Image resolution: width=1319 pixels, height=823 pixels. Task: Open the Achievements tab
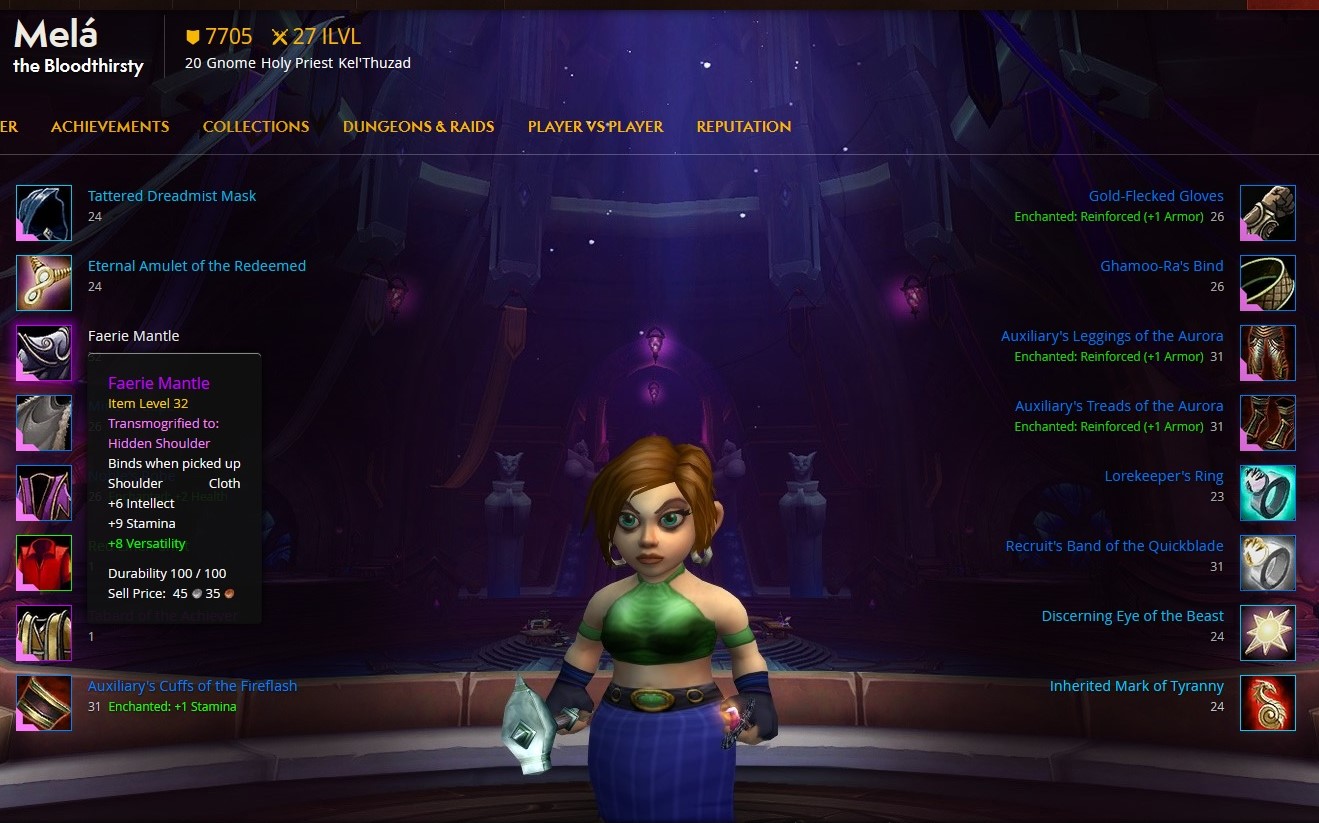pos(110,127)
